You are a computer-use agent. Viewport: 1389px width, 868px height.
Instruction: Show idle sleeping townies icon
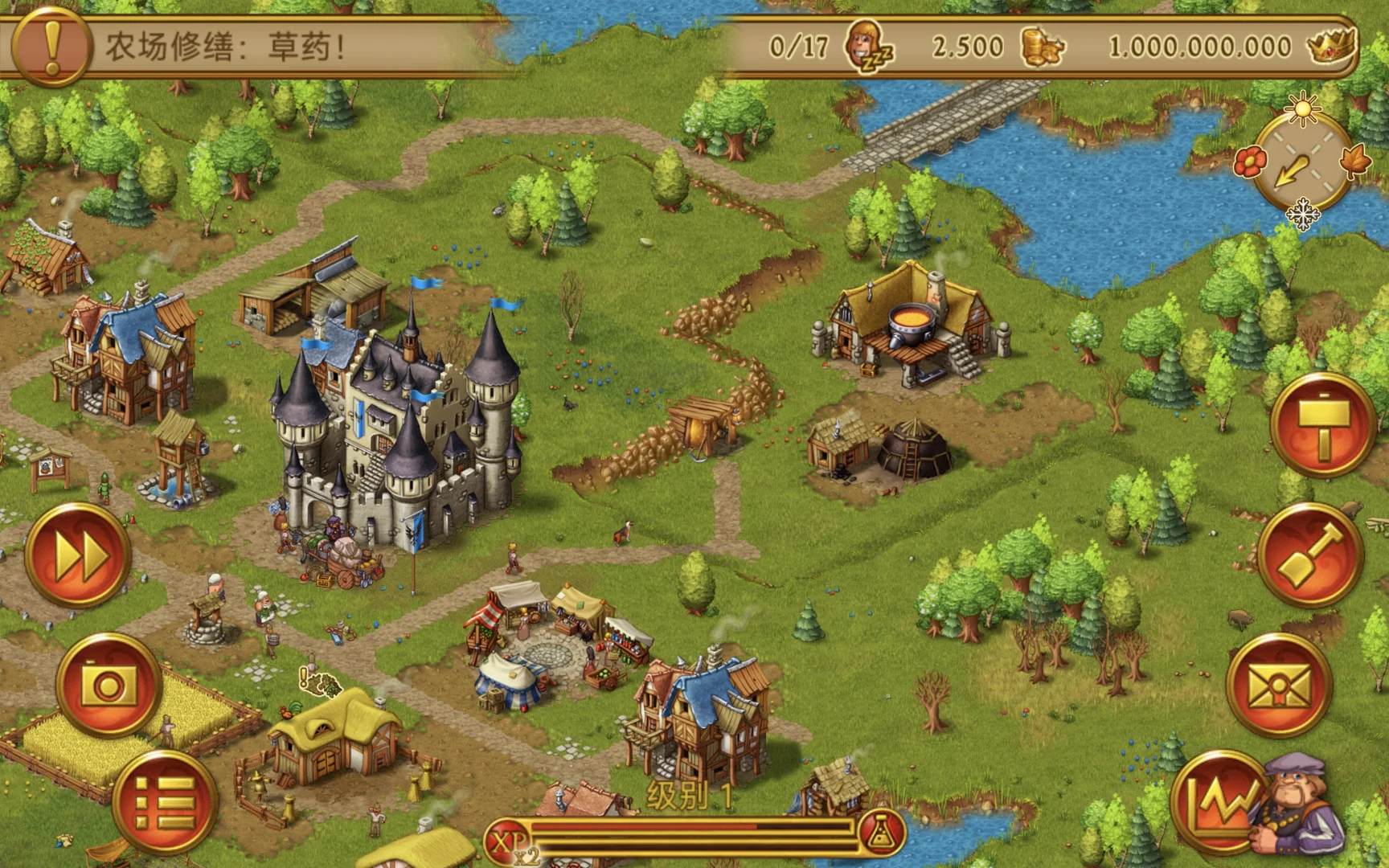[868, 47]
